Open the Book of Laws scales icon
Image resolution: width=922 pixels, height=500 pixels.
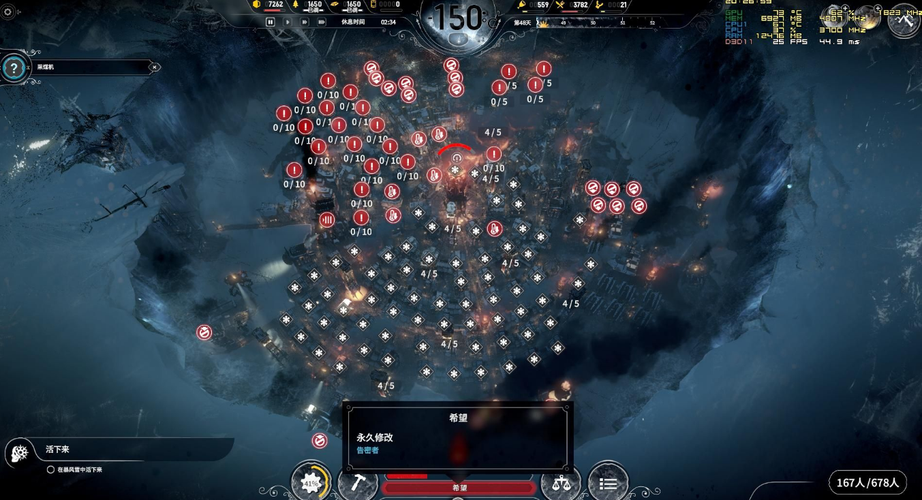coord(560,483)
